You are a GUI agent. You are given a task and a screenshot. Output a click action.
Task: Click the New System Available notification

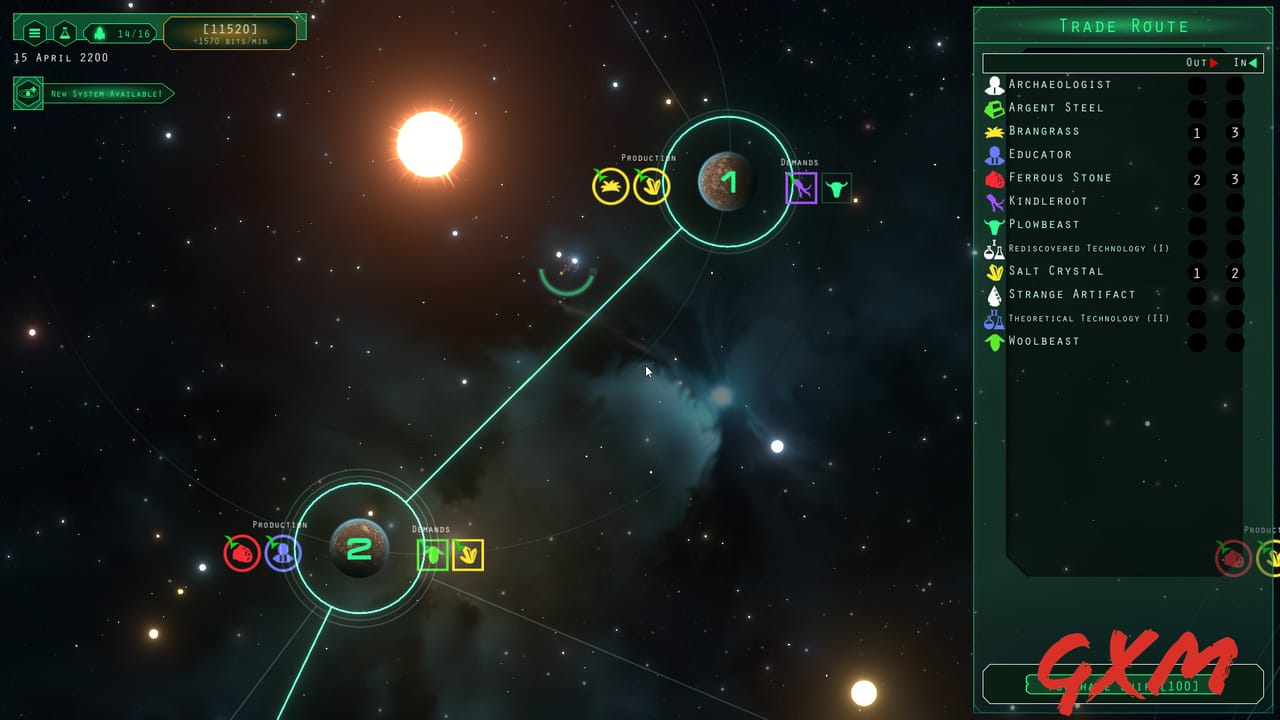coord(95,93)
